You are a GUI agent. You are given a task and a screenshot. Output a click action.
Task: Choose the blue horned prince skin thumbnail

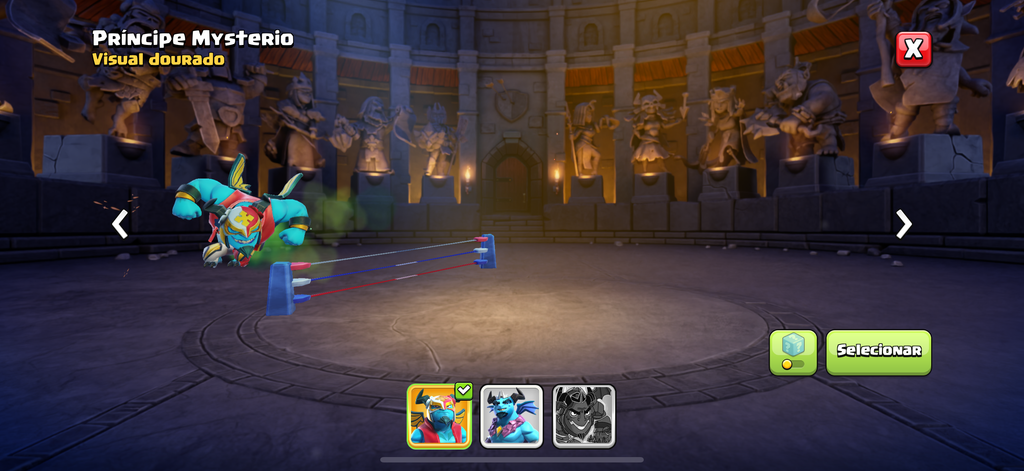point(512,415)
